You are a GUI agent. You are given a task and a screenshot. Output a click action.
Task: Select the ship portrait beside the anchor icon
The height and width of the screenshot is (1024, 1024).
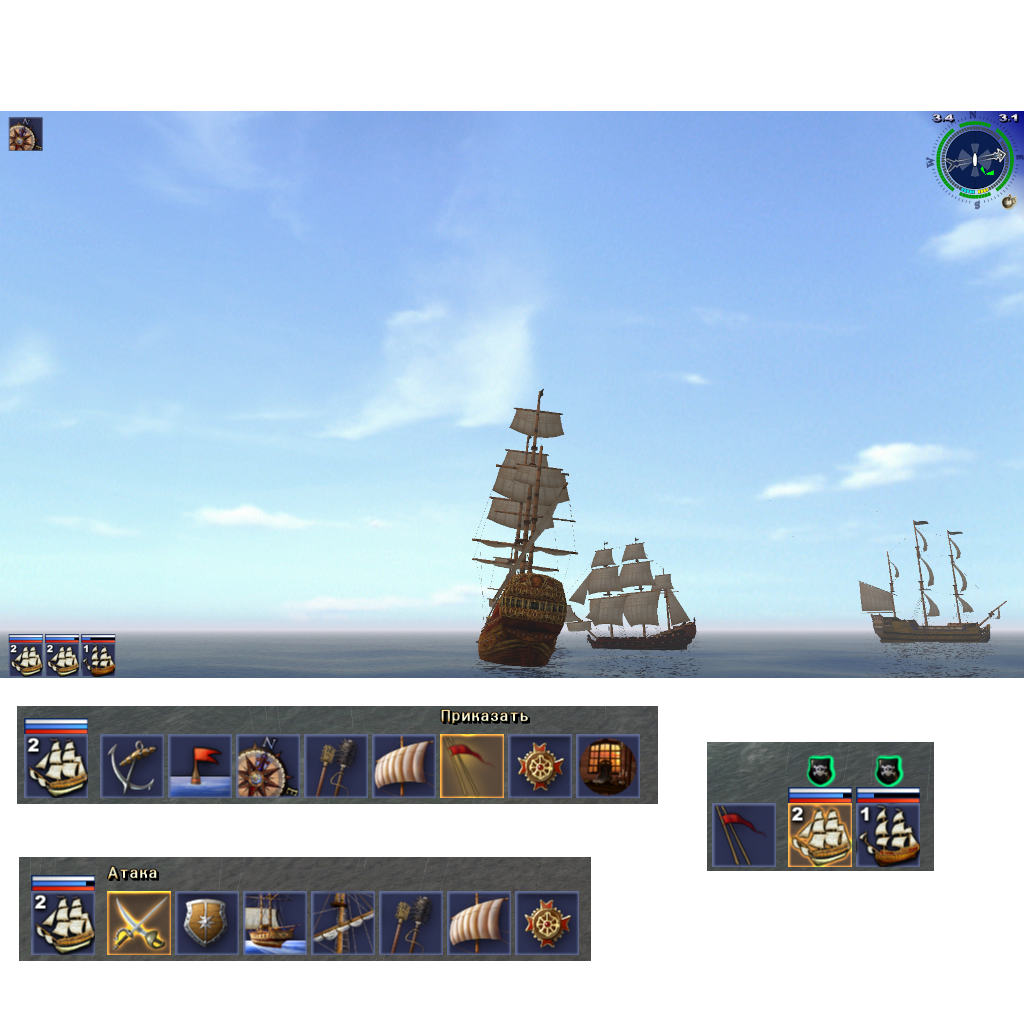tap(56, 767)
